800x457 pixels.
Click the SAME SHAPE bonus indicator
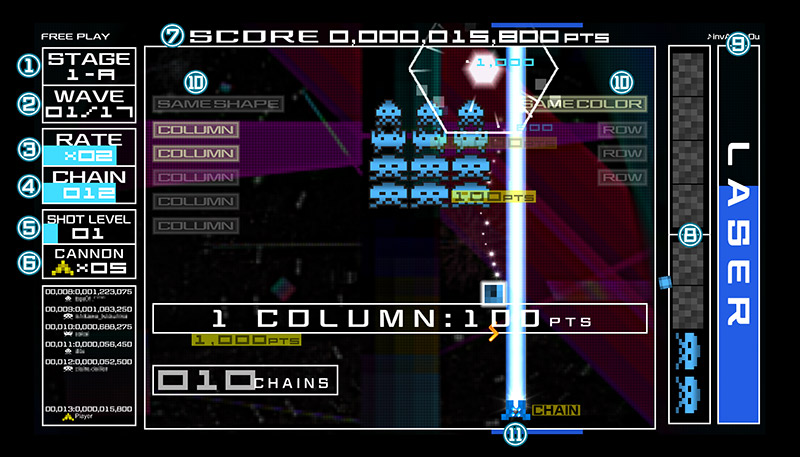point(218,103)
